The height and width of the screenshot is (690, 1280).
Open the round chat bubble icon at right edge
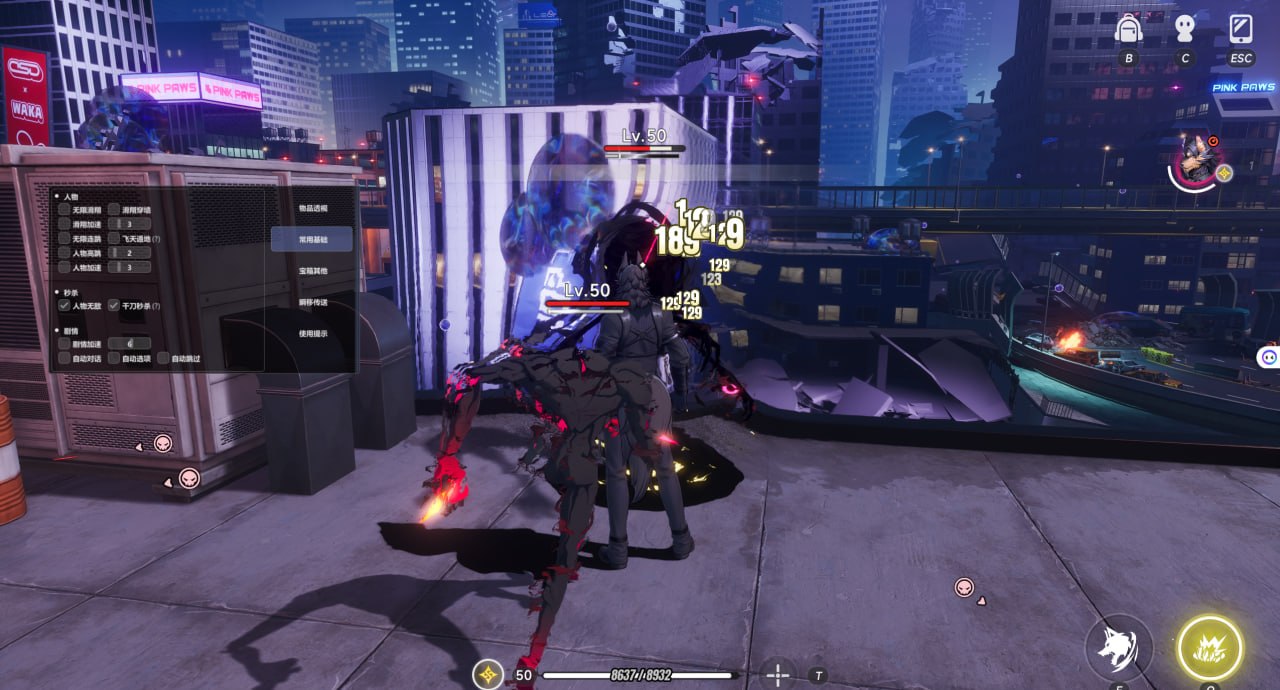(x=1267, y=356)
